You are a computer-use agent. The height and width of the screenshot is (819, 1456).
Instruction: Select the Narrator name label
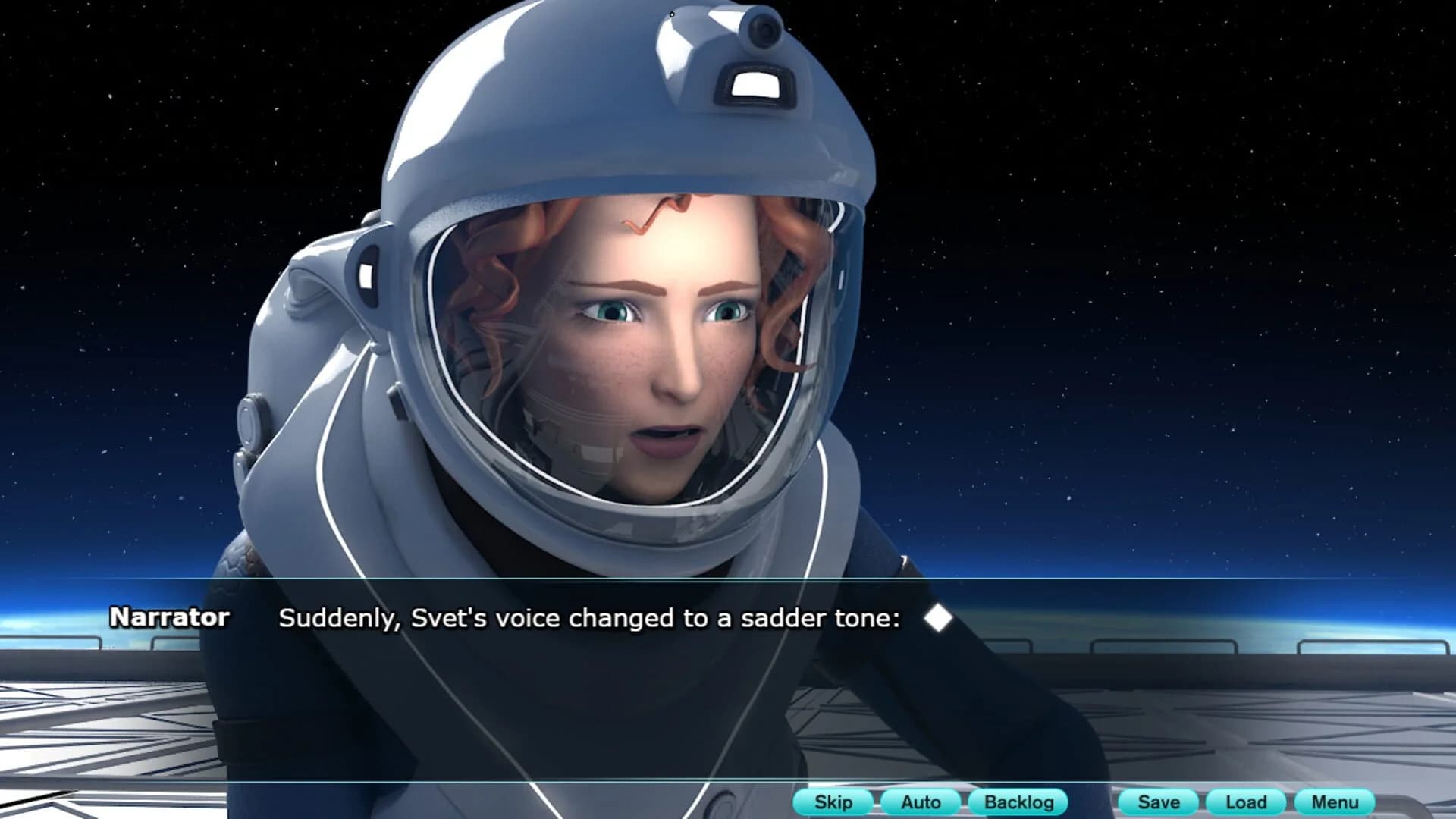(x=171, y=618)
